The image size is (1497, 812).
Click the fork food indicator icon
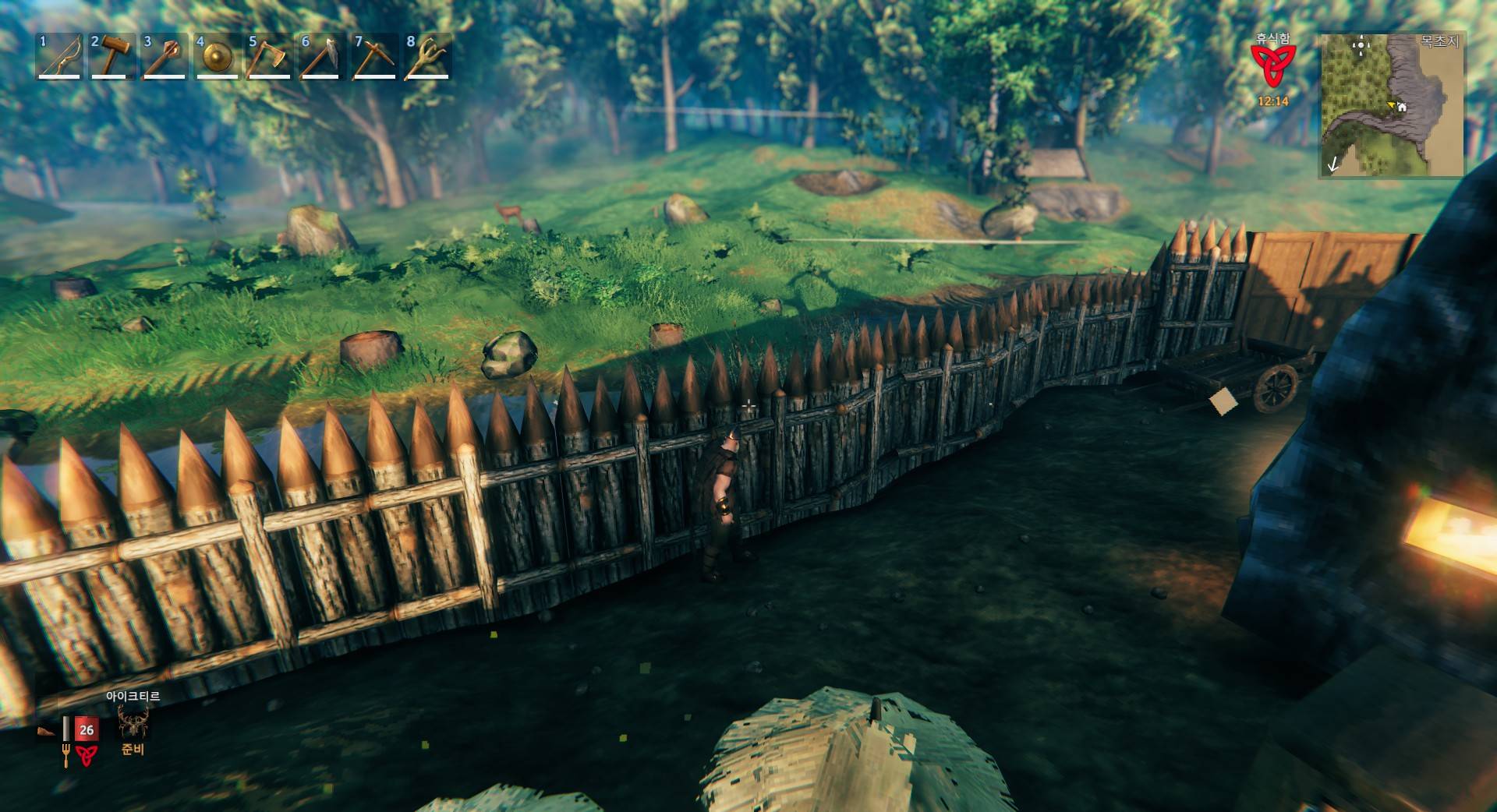click(65, 755)
